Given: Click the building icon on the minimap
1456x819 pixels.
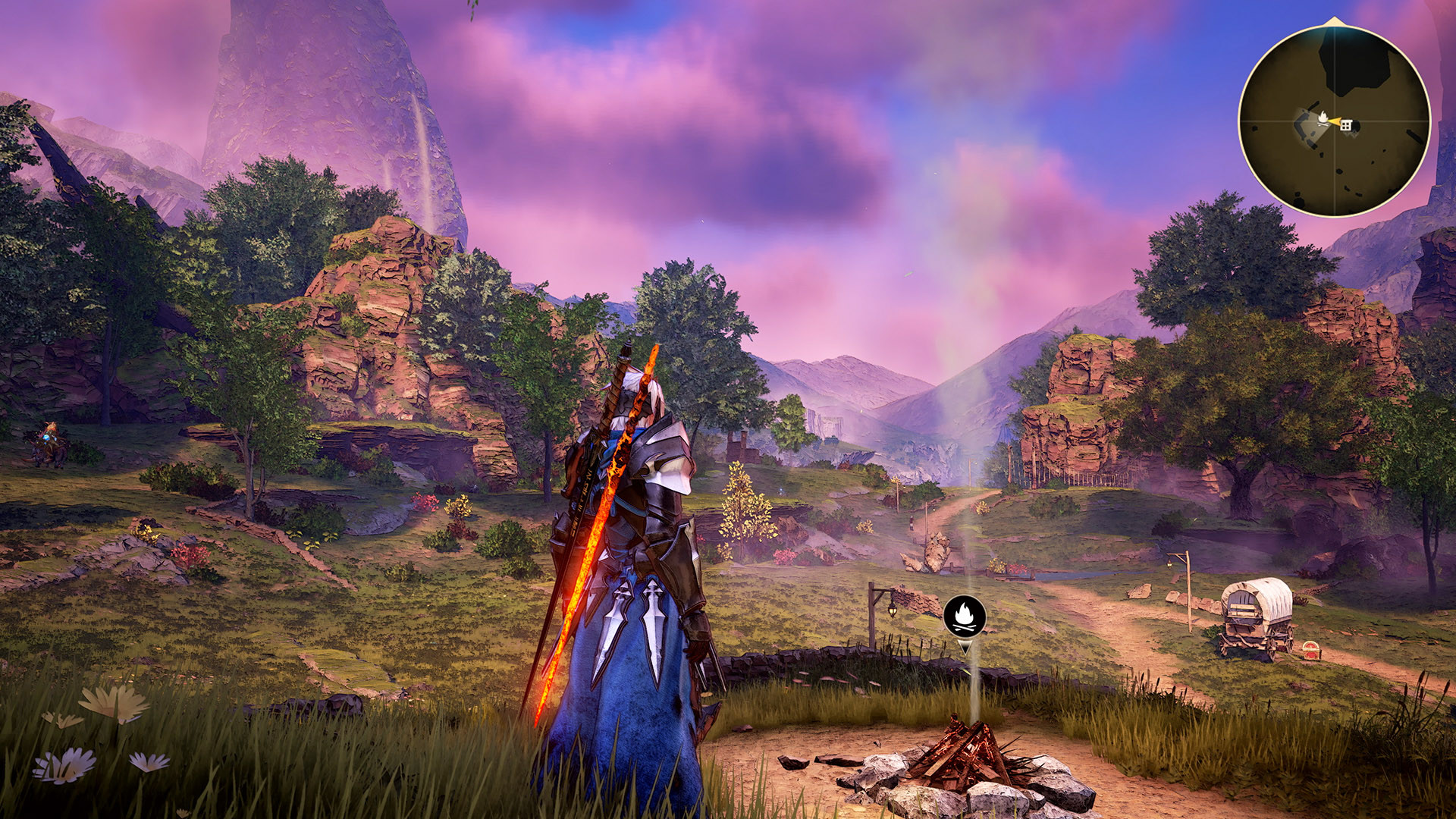Looking at the screenshot, I should 1346,125.
